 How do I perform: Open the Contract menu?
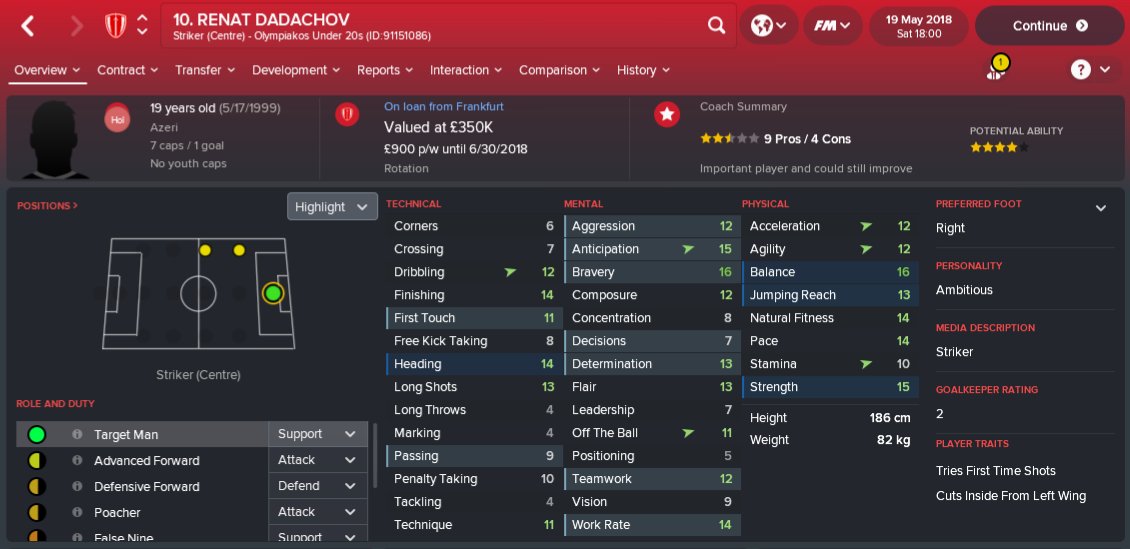(127, 70)
